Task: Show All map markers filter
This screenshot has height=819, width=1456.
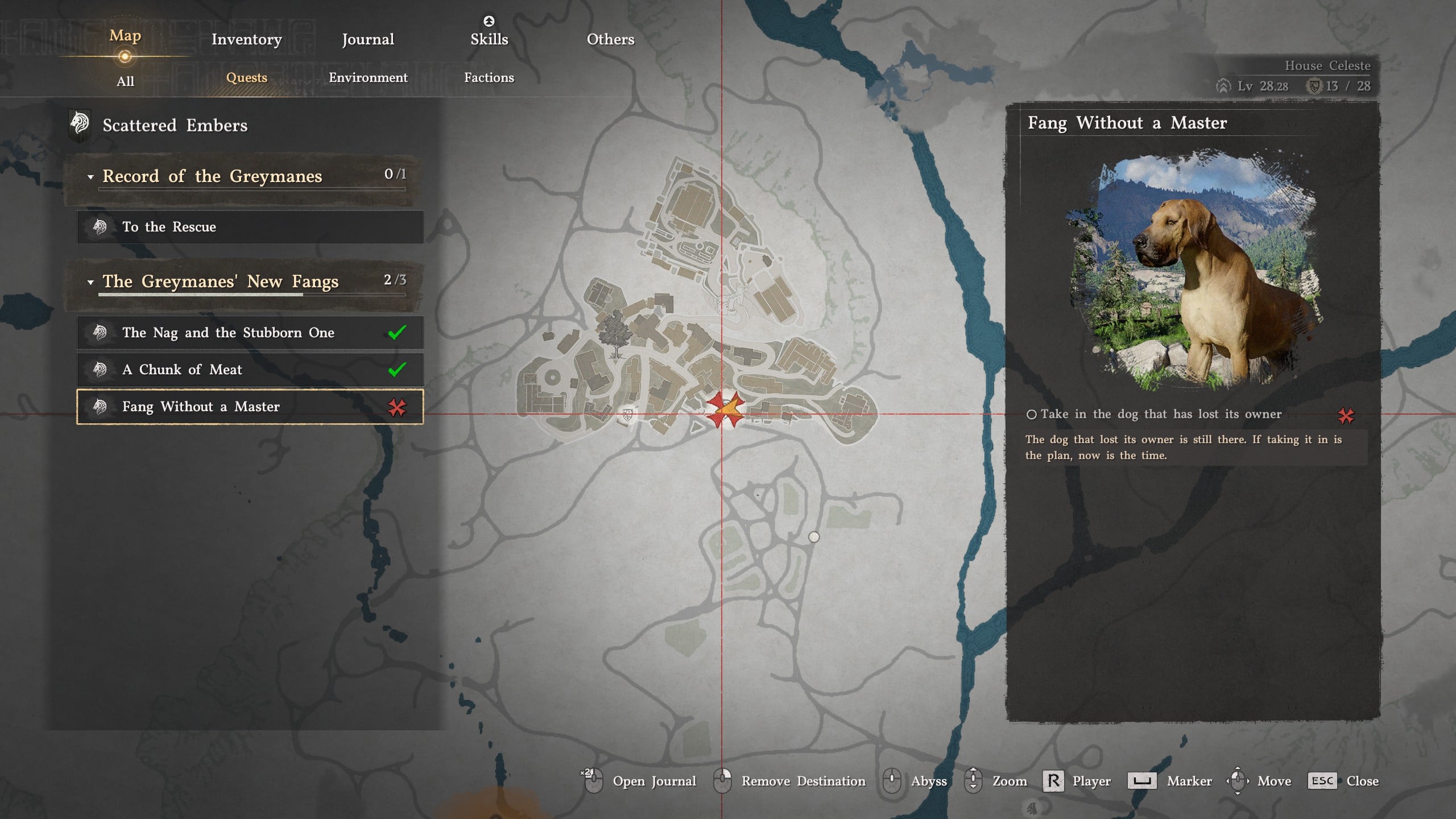Action: click(125, 81)
